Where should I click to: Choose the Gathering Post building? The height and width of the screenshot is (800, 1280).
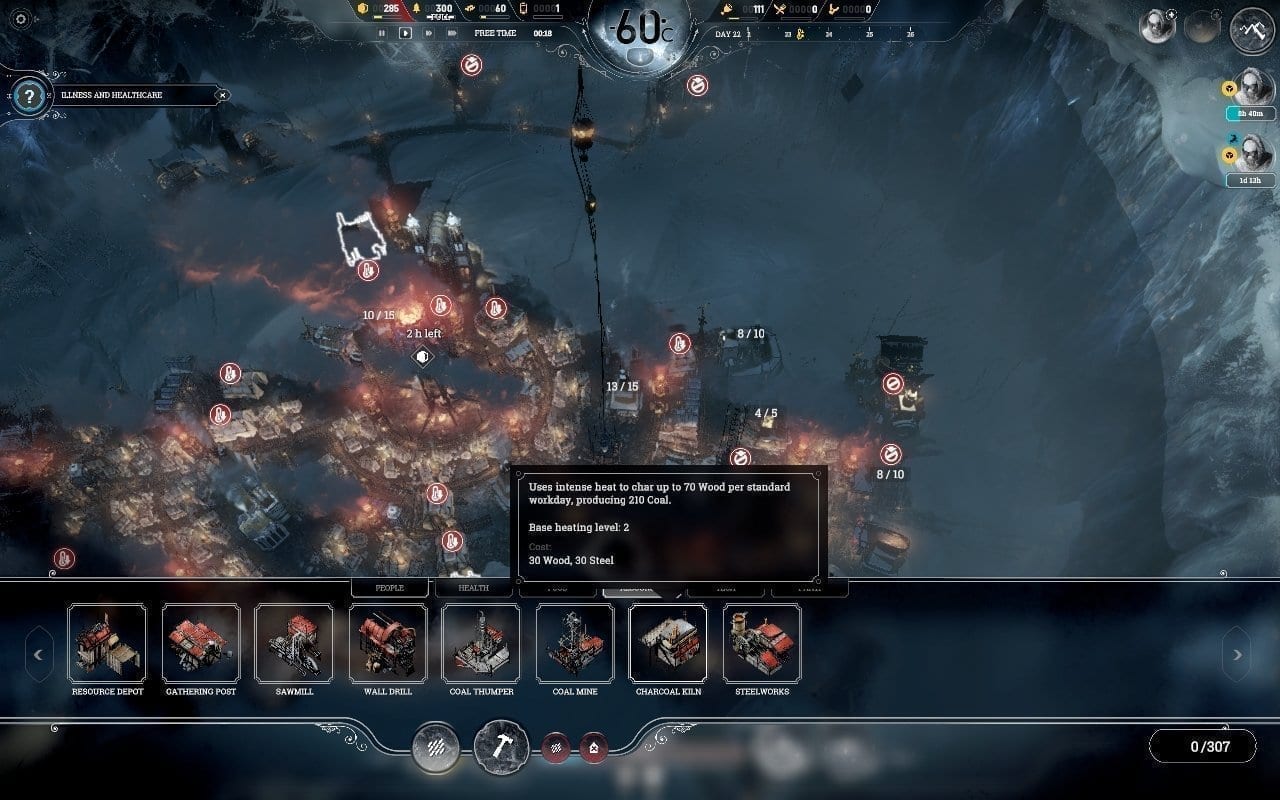click(x=201, y=643)
